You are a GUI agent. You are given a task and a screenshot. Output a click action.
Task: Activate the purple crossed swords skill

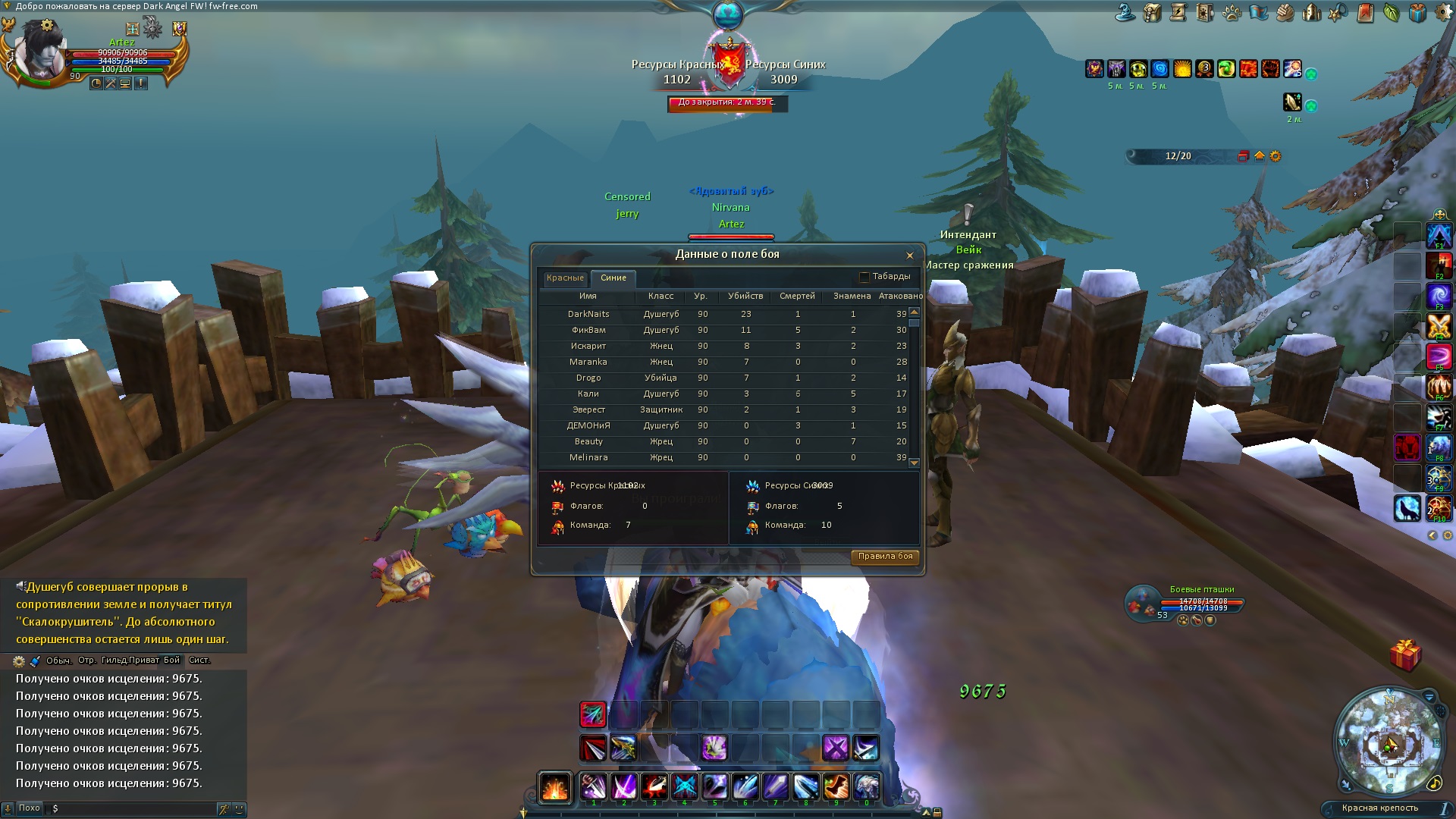836,748
